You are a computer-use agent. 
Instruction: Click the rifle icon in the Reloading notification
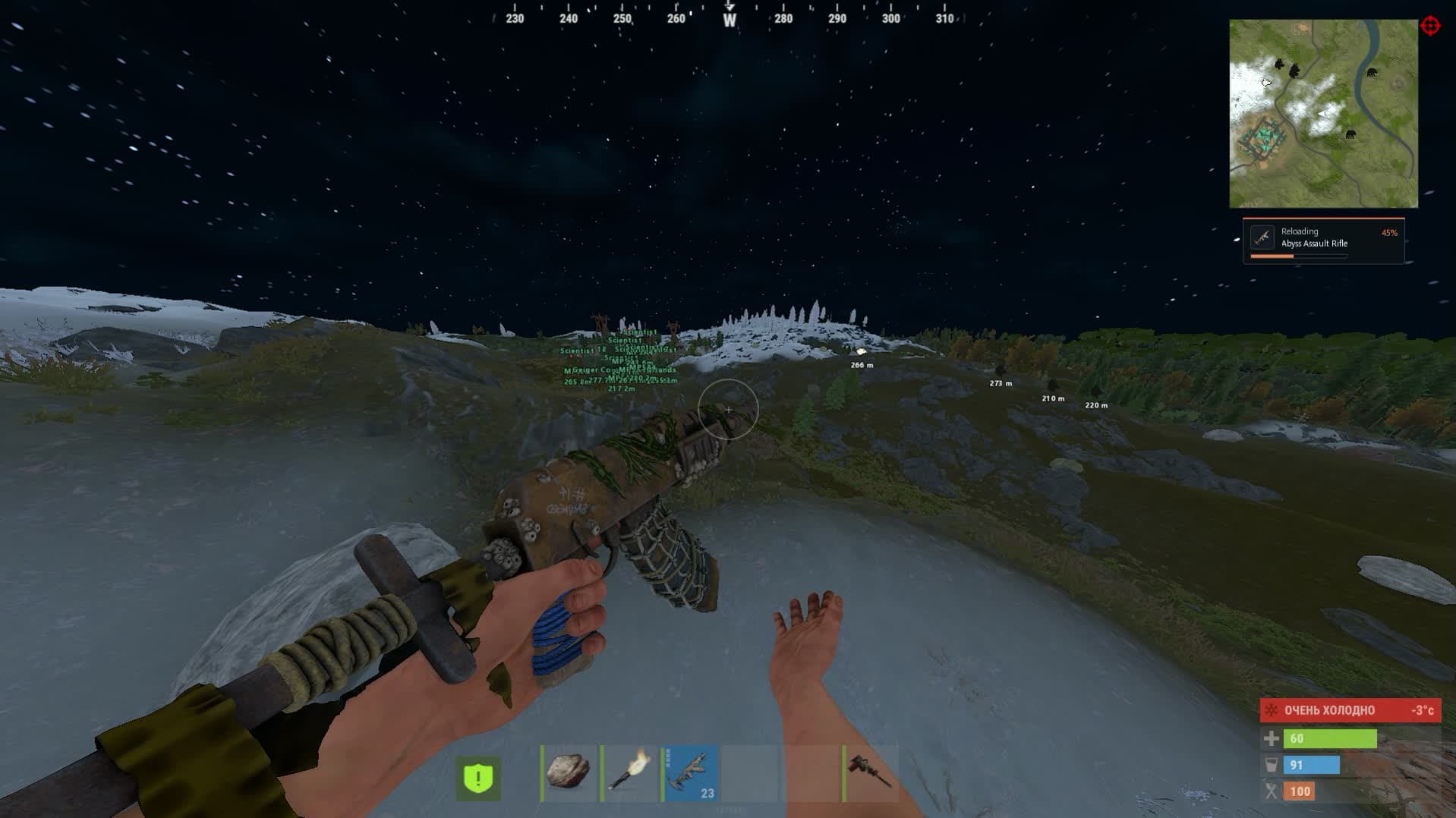point(1262,237)
